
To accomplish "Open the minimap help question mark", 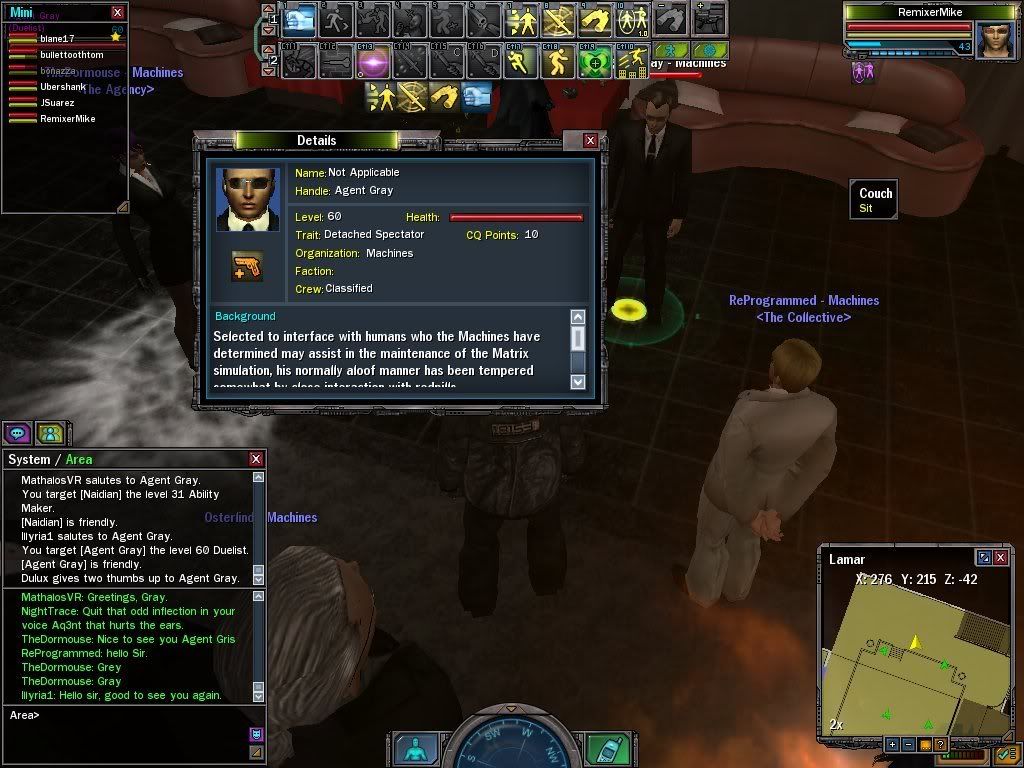I will click(x=940, y=745).
